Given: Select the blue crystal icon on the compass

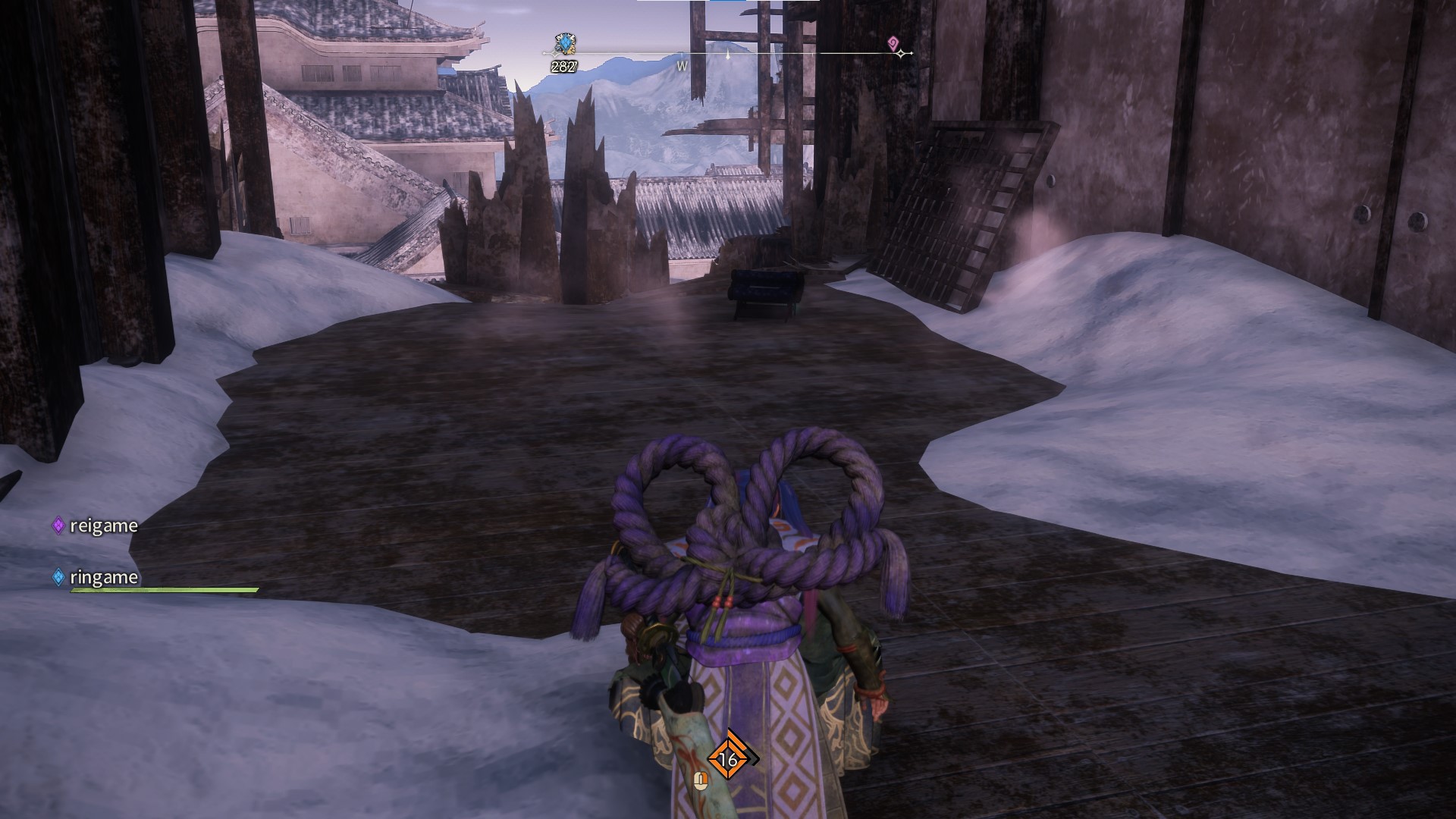Looking at the screenshot, I should (x=564, y=44).
